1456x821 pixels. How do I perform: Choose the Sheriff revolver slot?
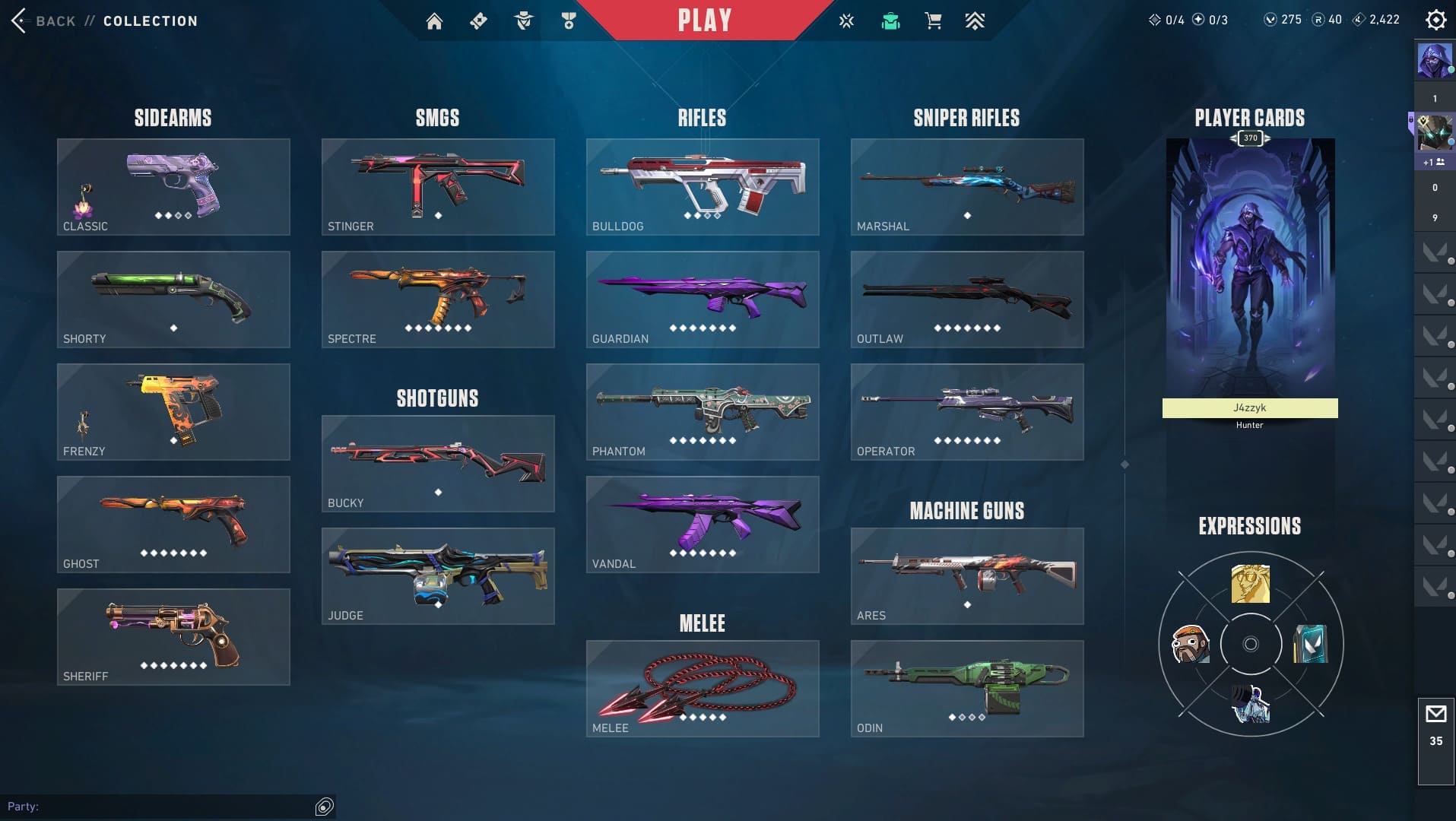tap(173, 637)
